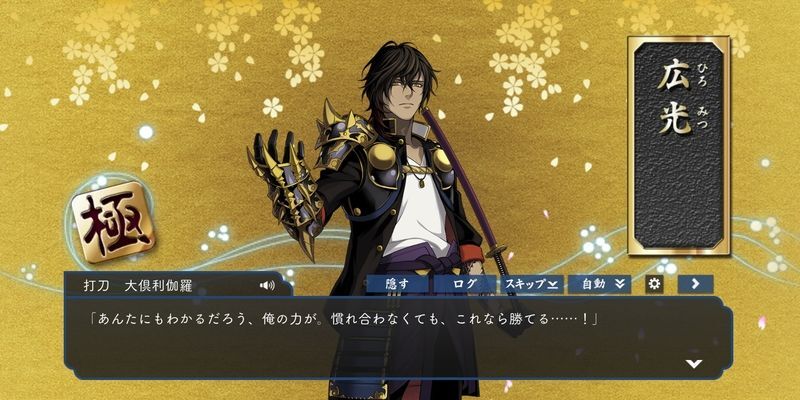Replay voice line using speaker icon
800x400 pixels.
coord(267,285)
